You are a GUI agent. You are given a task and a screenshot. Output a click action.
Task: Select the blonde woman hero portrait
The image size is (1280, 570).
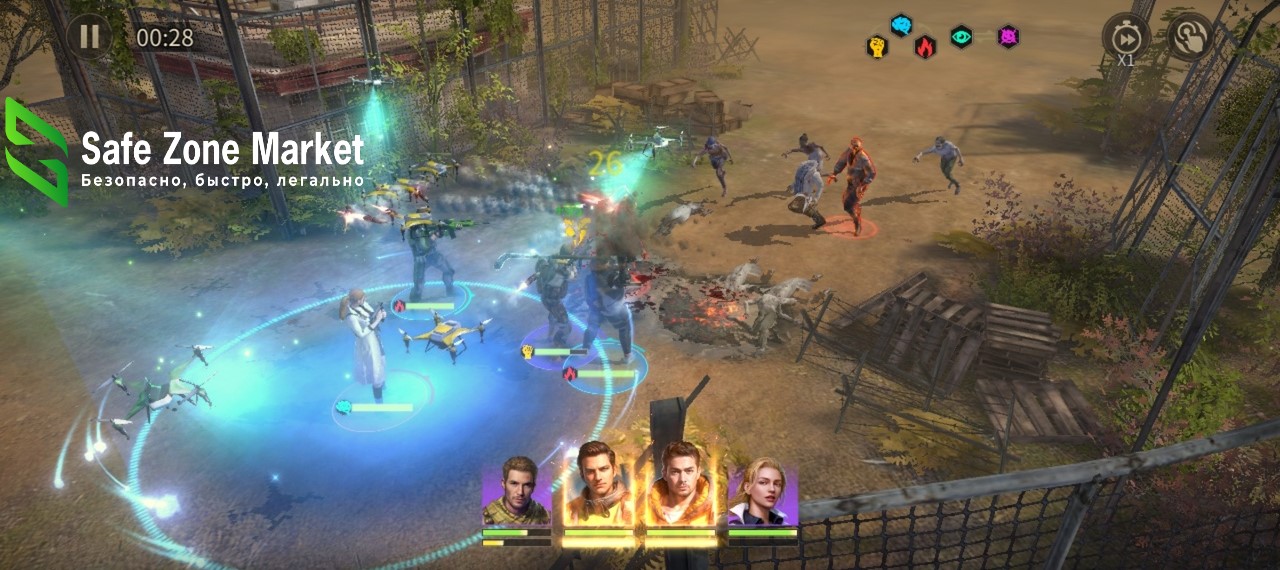click(x=763, y=492)
